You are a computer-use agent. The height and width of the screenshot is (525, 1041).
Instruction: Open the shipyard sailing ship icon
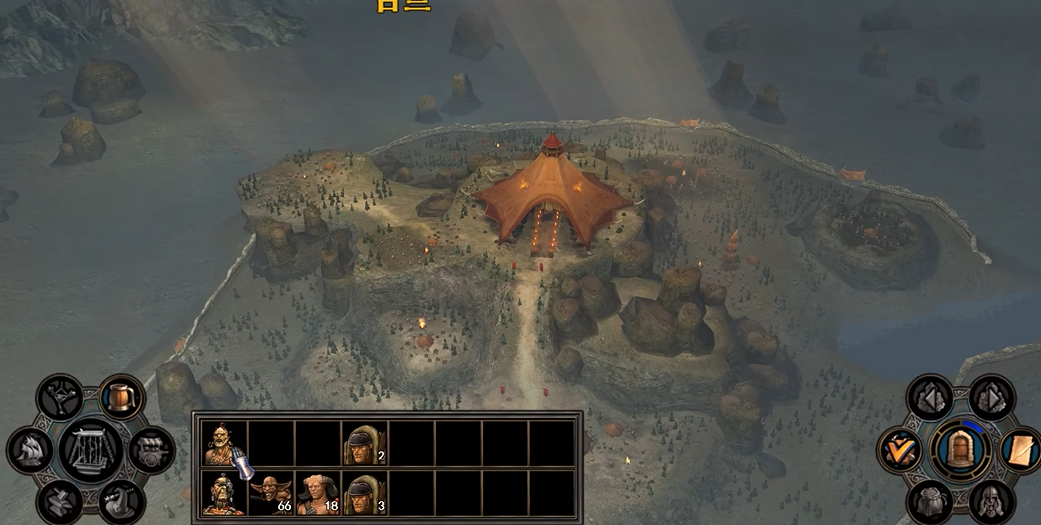click(x=30, y=450)
